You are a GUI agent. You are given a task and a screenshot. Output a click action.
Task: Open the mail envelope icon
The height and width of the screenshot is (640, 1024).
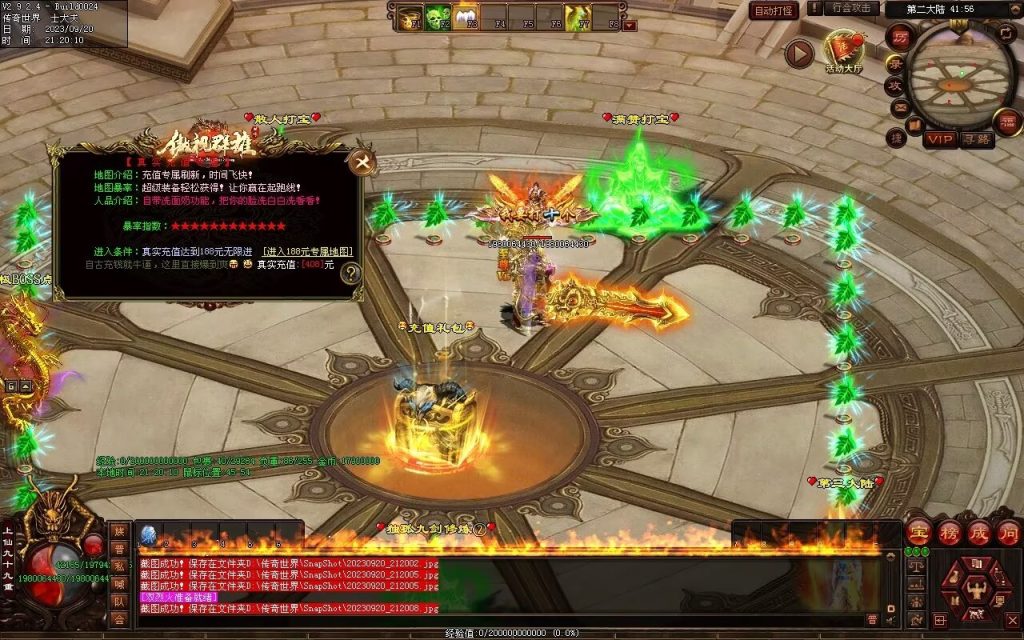coord(899,107)
